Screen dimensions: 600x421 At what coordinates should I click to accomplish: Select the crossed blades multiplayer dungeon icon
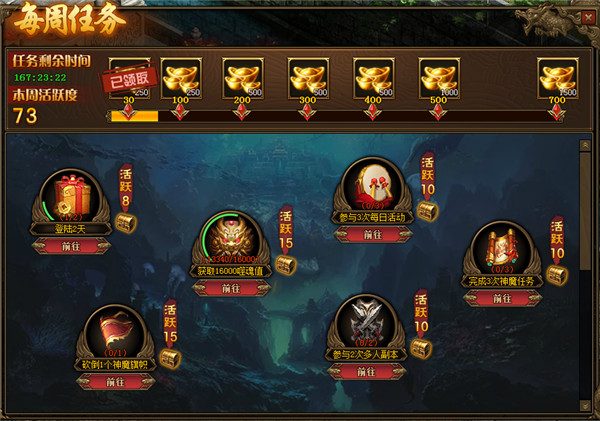pyautogui.click(x=368, y=322)
